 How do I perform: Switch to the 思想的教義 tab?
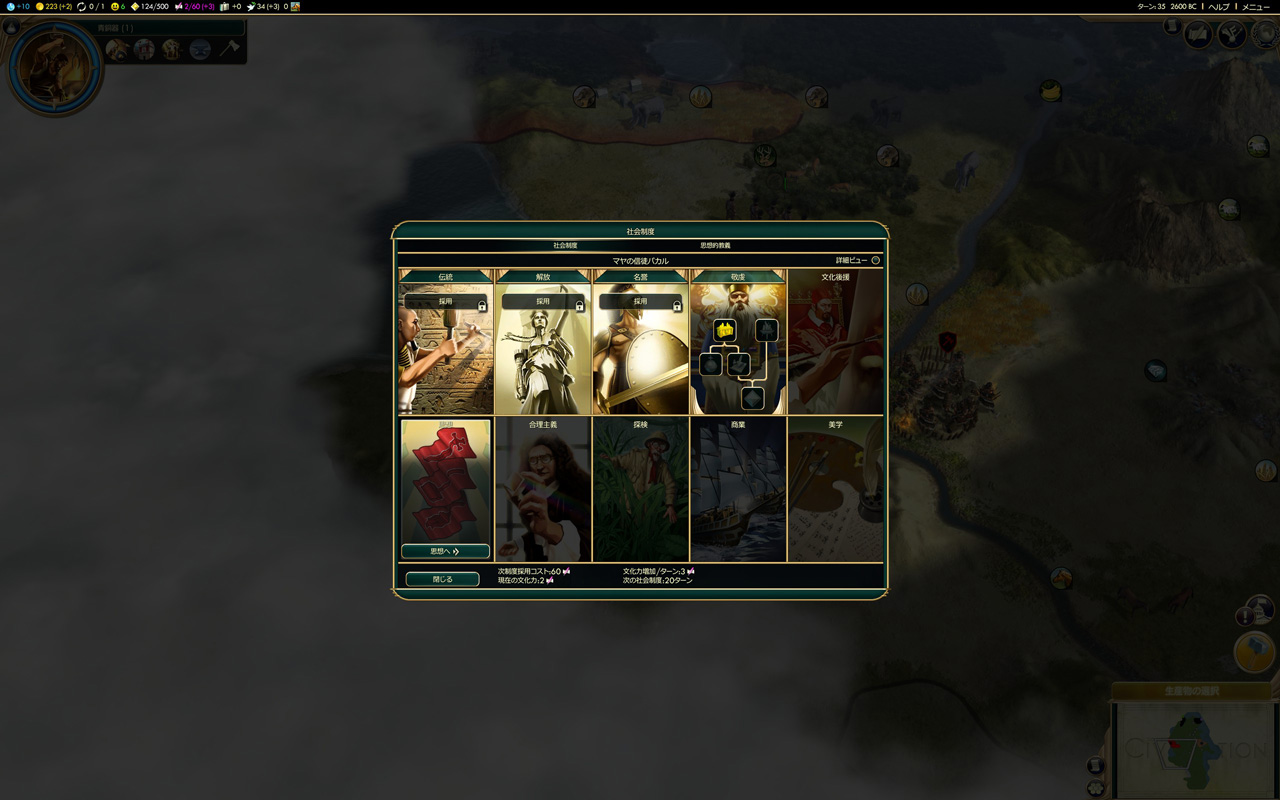coord(714,245)
